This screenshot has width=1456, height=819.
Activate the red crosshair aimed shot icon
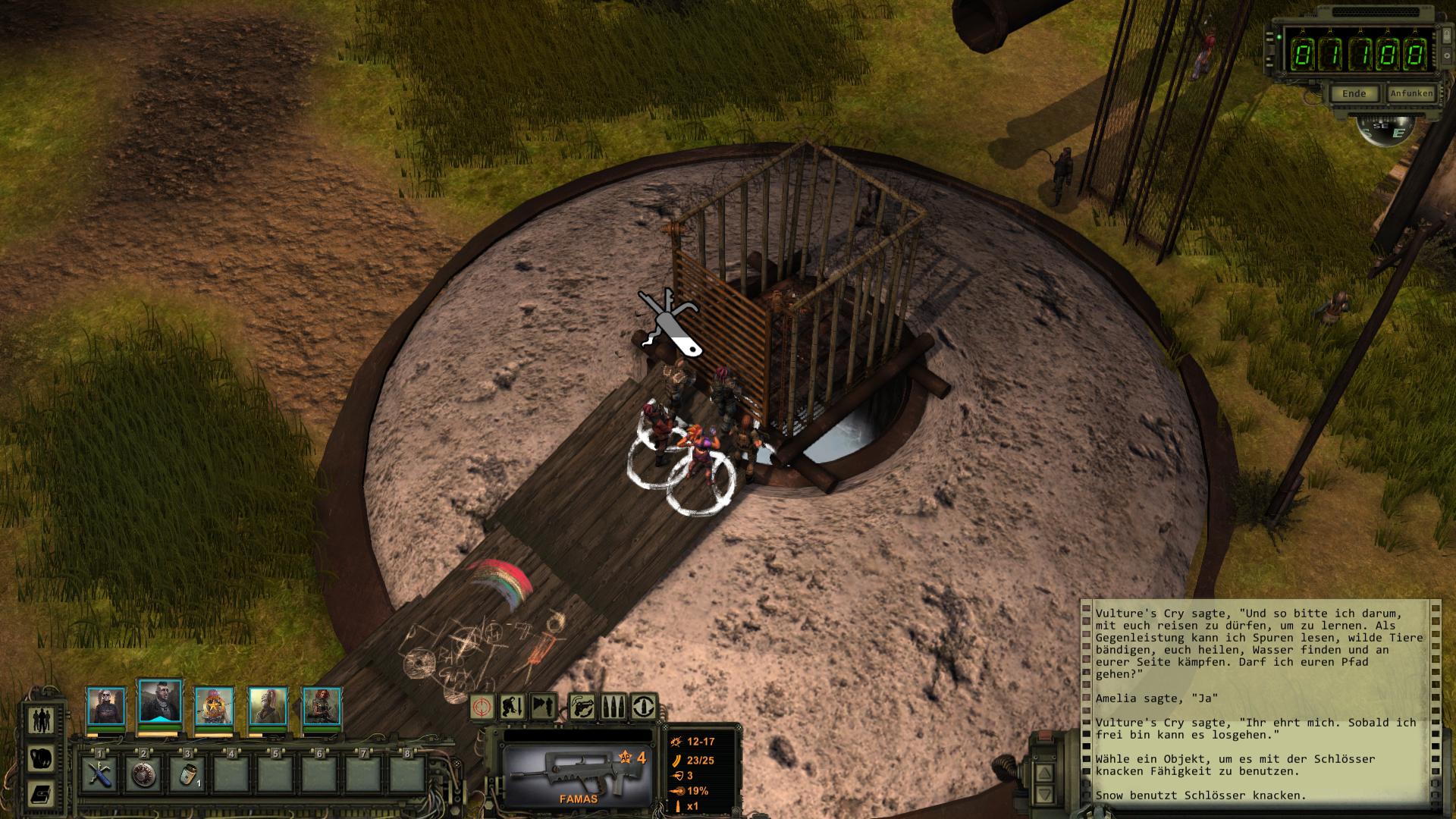click(x=482, y=708)
